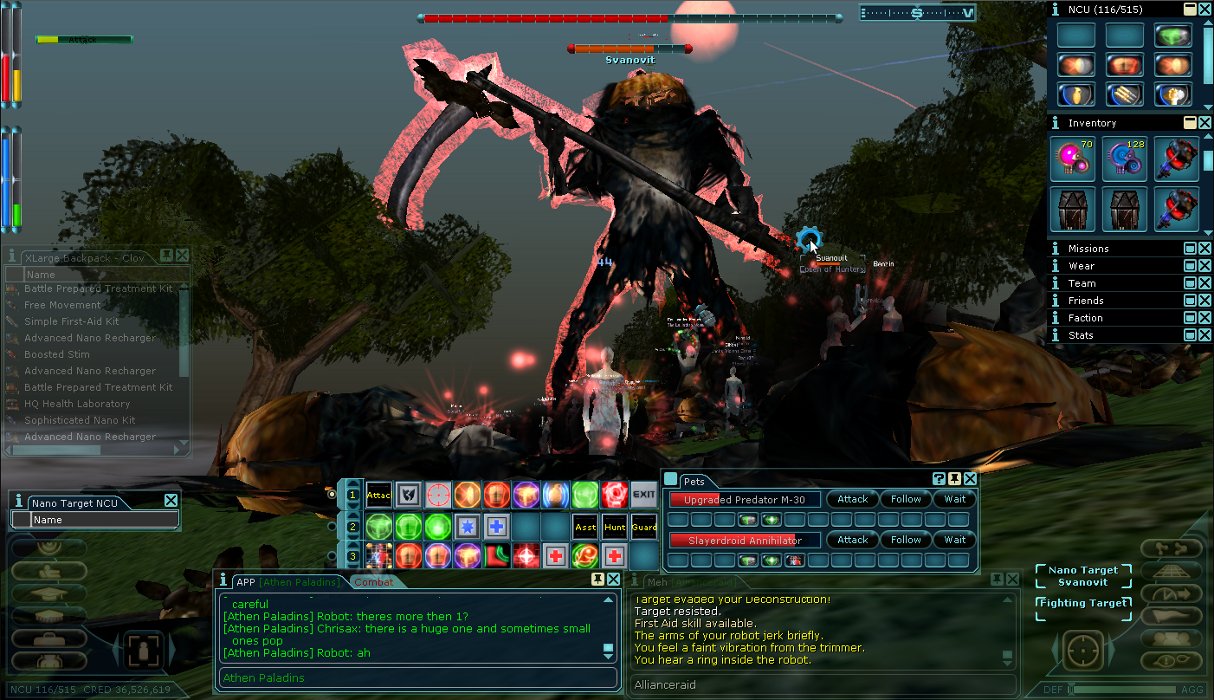Select the blue spiral item with count 128
This screenshot has height=700, width=1214.
click(x=1124, y=160)
